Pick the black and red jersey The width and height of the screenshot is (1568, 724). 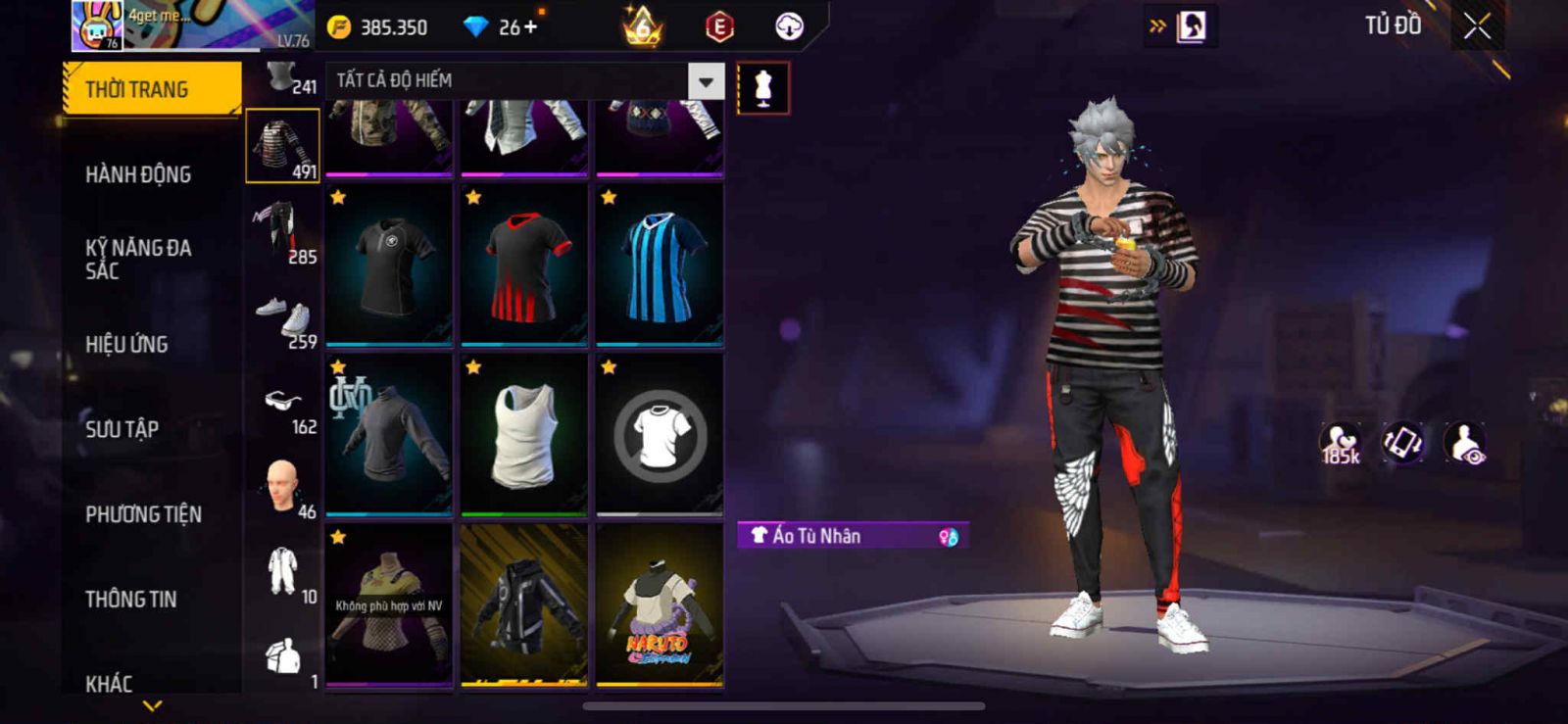point(524,265)
